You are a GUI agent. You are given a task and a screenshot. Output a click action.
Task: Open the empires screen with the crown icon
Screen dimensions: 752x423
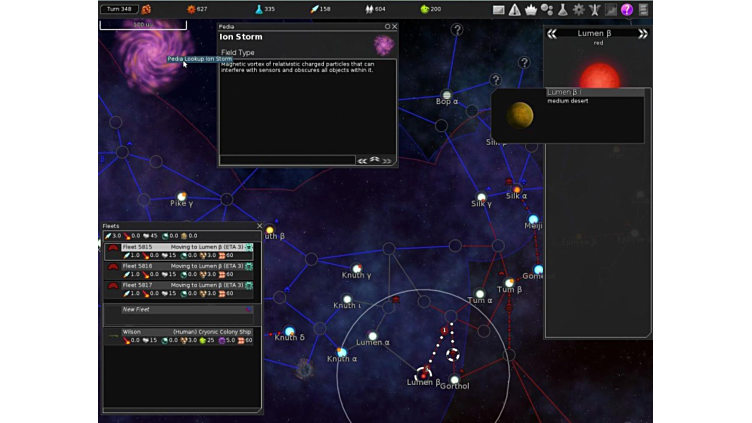[531, 9]
